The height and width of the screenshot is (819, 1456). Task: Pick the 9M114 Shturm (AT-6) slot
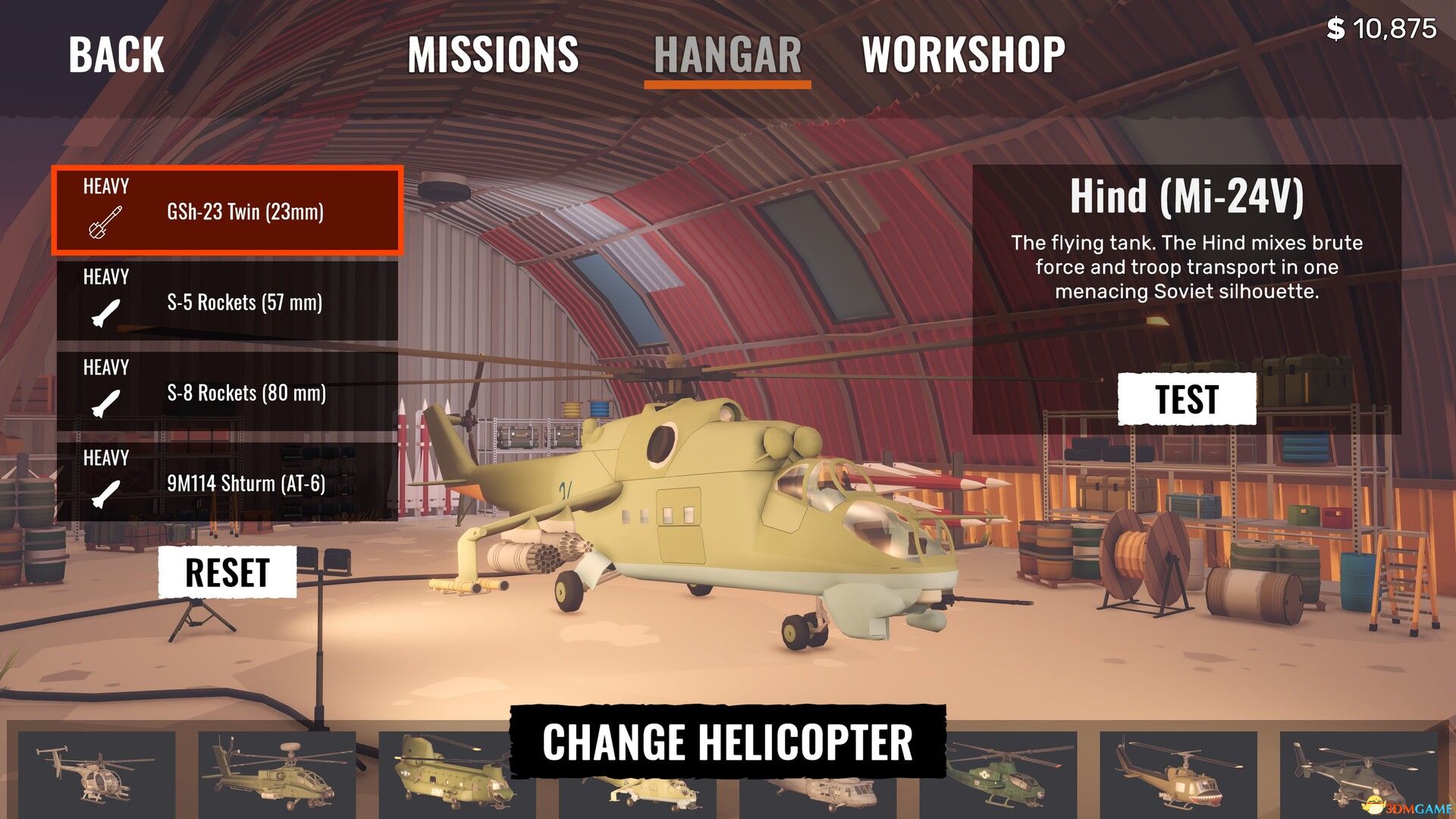[227, 483]
